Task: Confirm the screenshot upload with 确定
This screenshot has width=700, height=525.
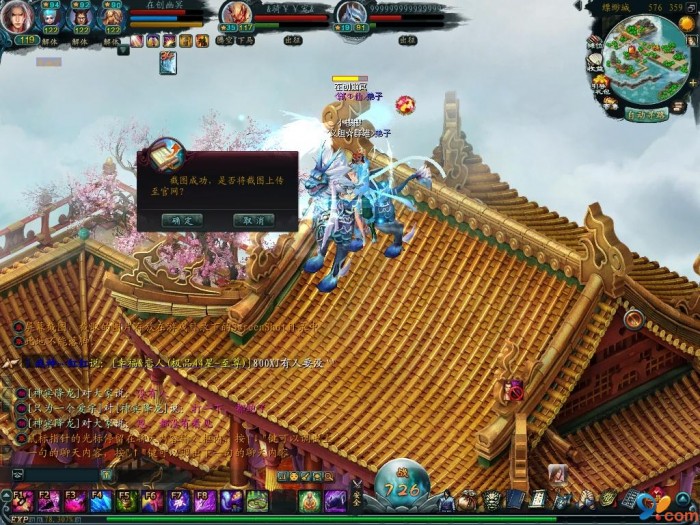Action: click(182, 220)
